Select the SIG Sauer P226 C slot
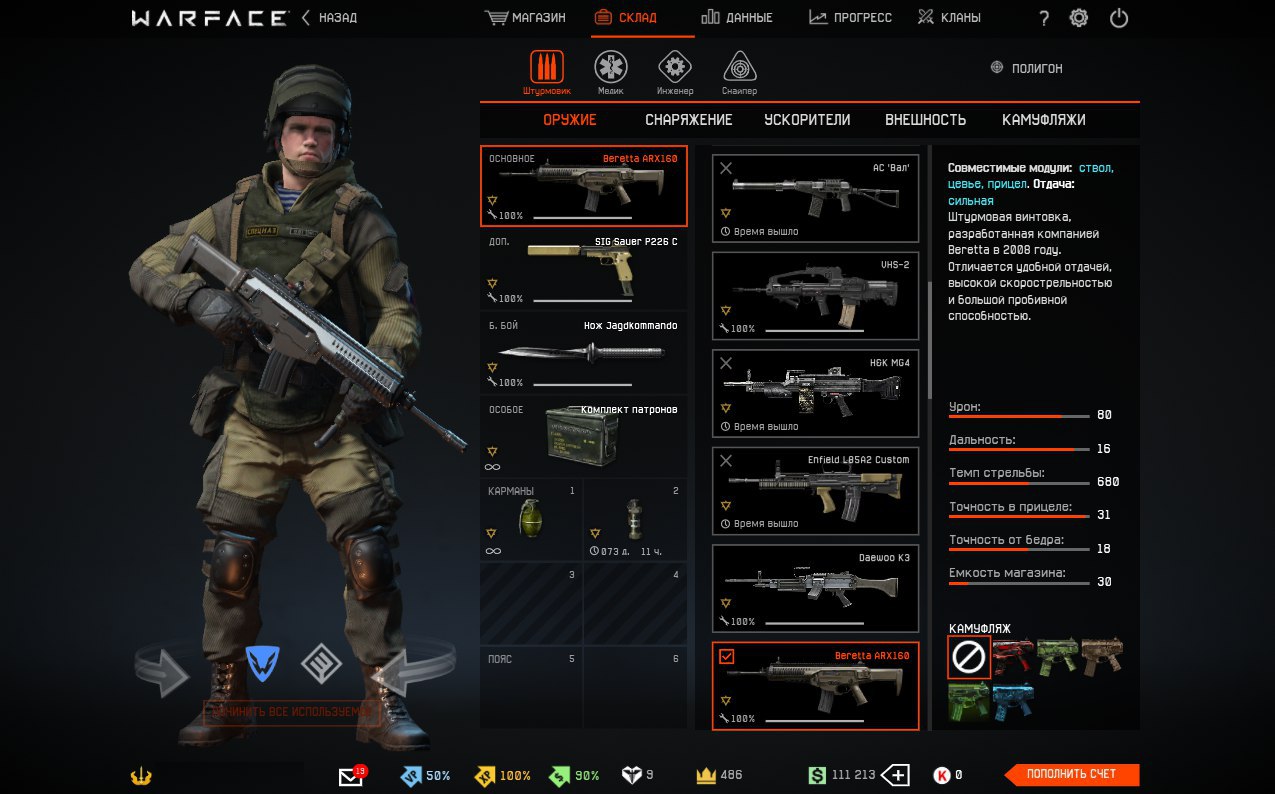The height and width of the screenshot is (794, 1275). coord(583,271)
